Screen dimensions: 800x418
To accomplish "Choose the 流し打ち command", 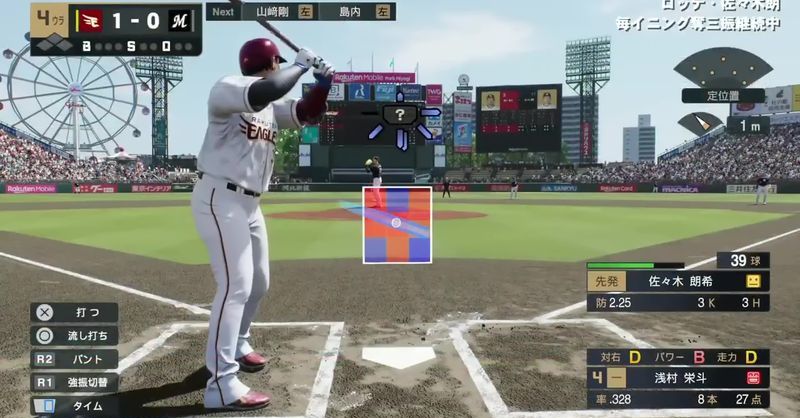I will point(73,335).
